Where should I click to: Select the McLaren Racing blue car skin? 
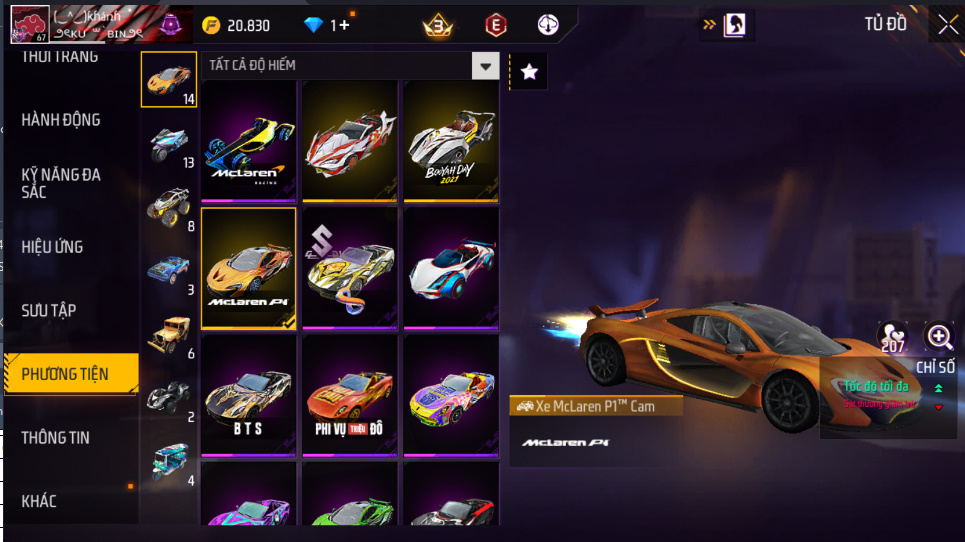[249, 138]
